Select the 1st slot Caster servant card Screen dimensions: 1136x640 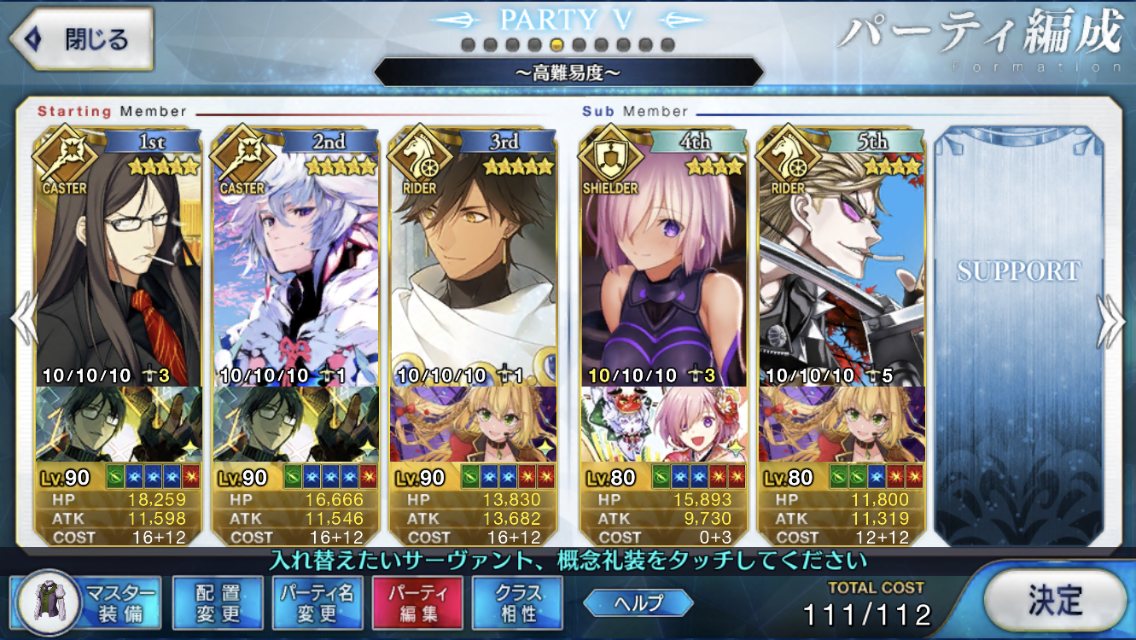[x=118, y=270]
